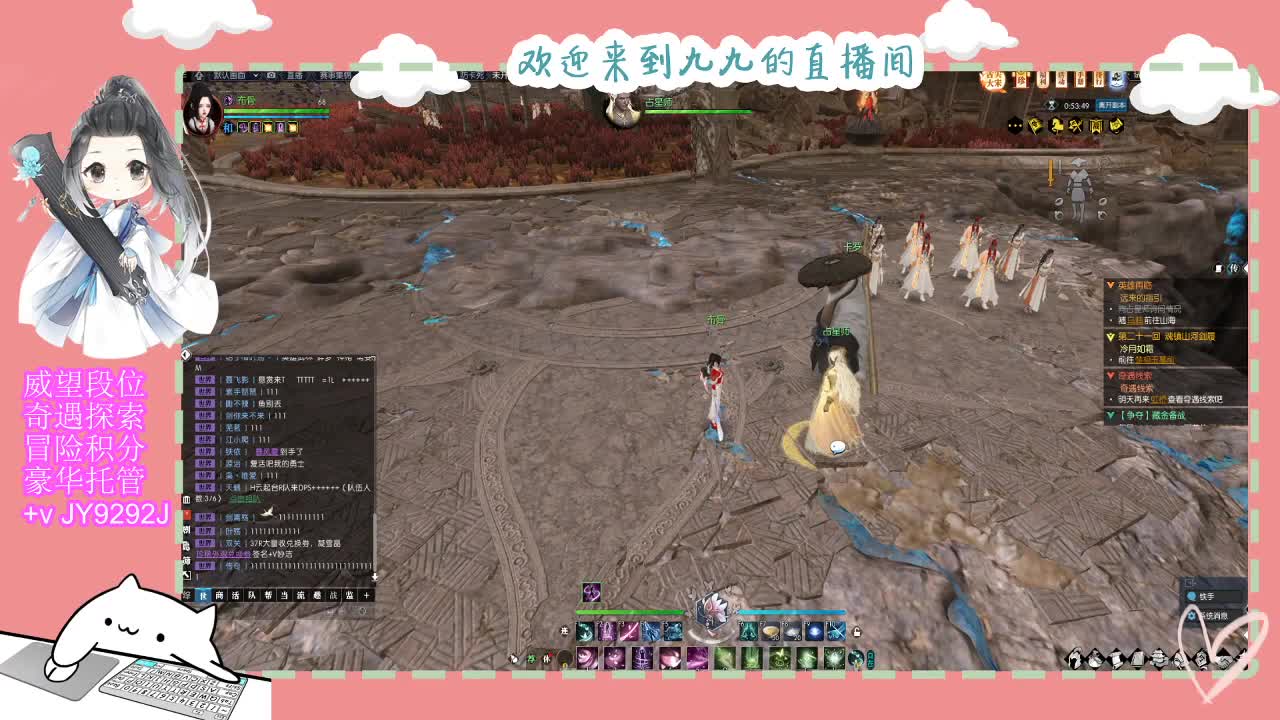Toggle the 和 peace mode indicator by the portrait
Image resolution: width=1280 pixels, height=720 pixels.
228,128
